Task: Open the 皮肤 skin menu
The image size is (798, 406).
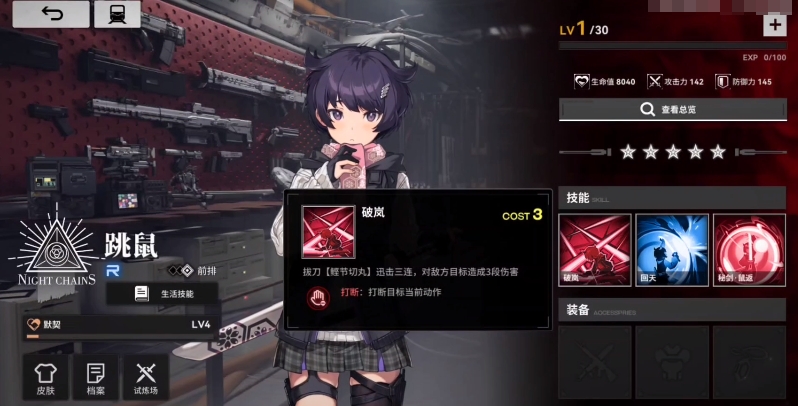Action: [x=44, y=378]
